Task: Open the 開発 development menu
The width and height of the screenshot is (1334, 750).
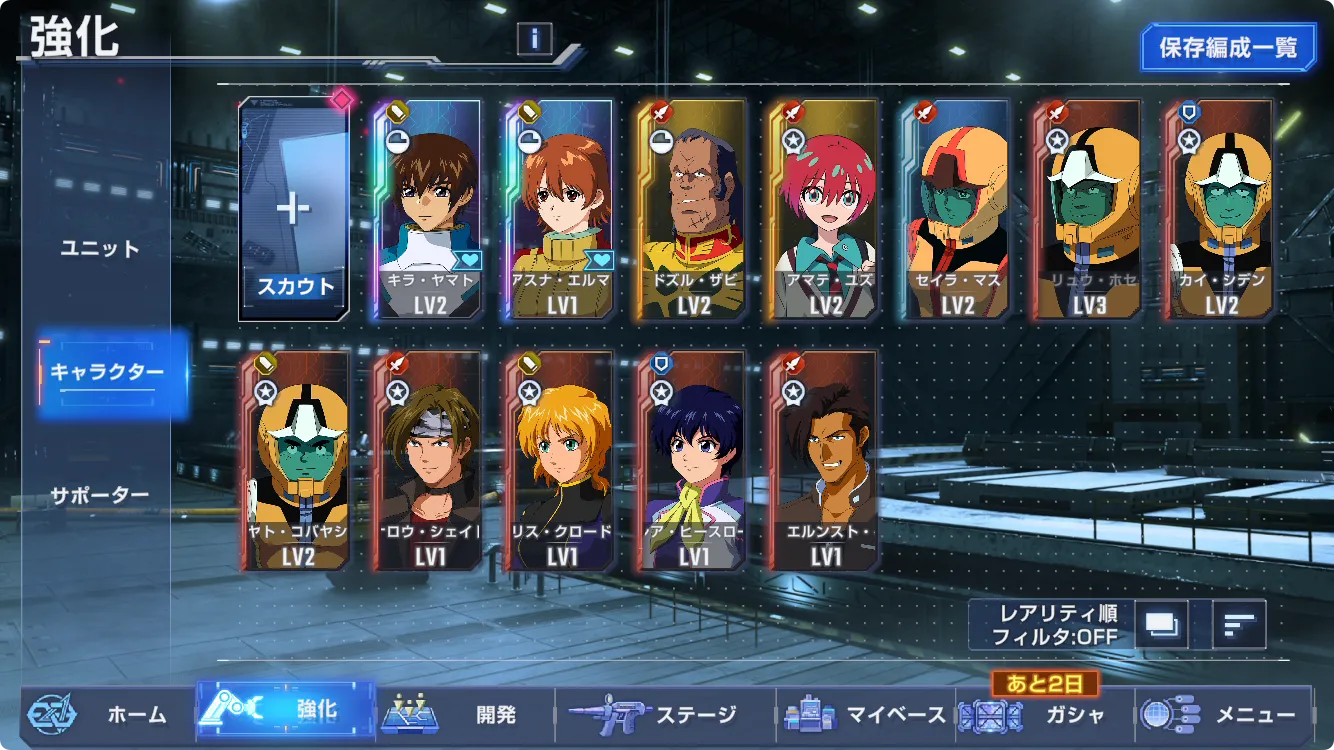Action: pyautogui.click(x=465, y=714)
